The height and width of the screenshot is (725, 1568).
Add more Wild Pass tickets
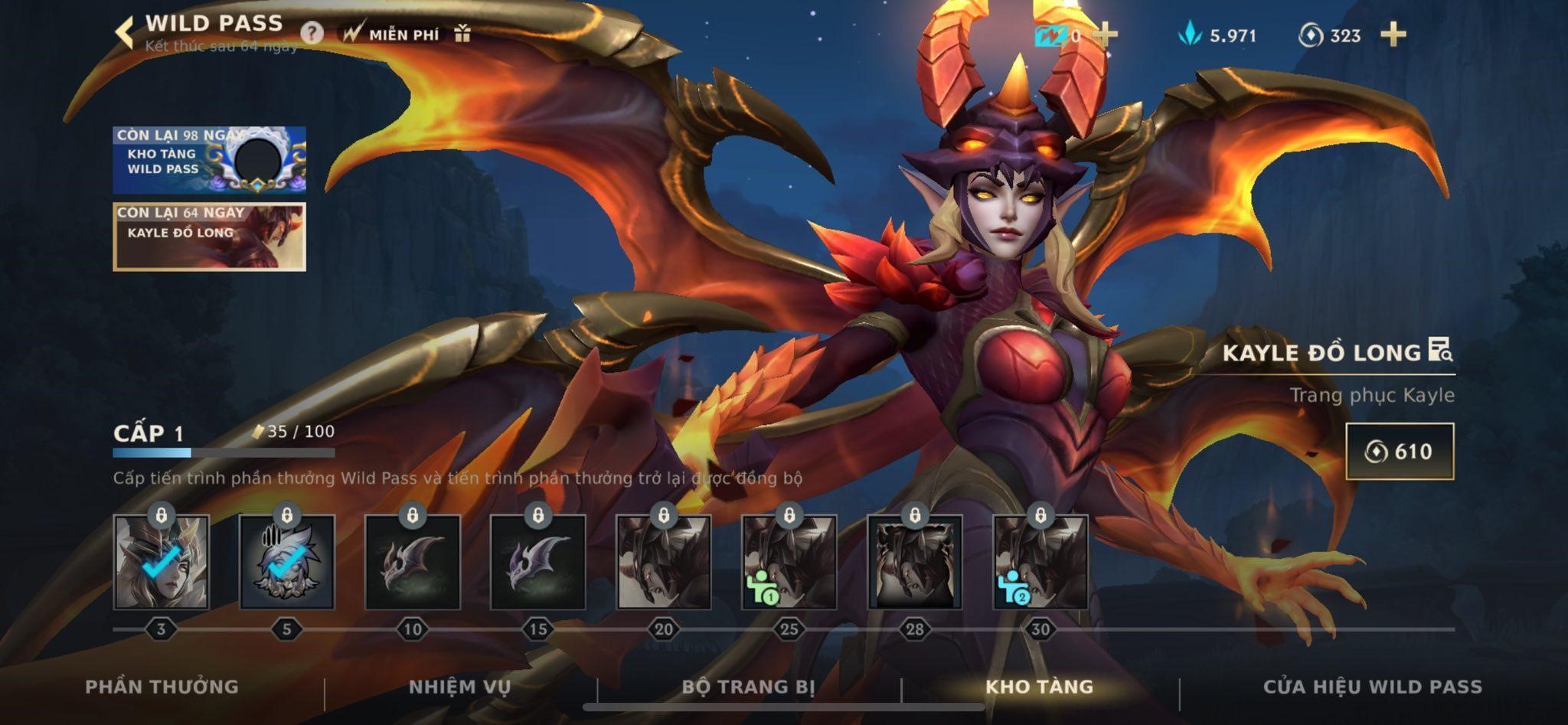(x=1105, y=34)
